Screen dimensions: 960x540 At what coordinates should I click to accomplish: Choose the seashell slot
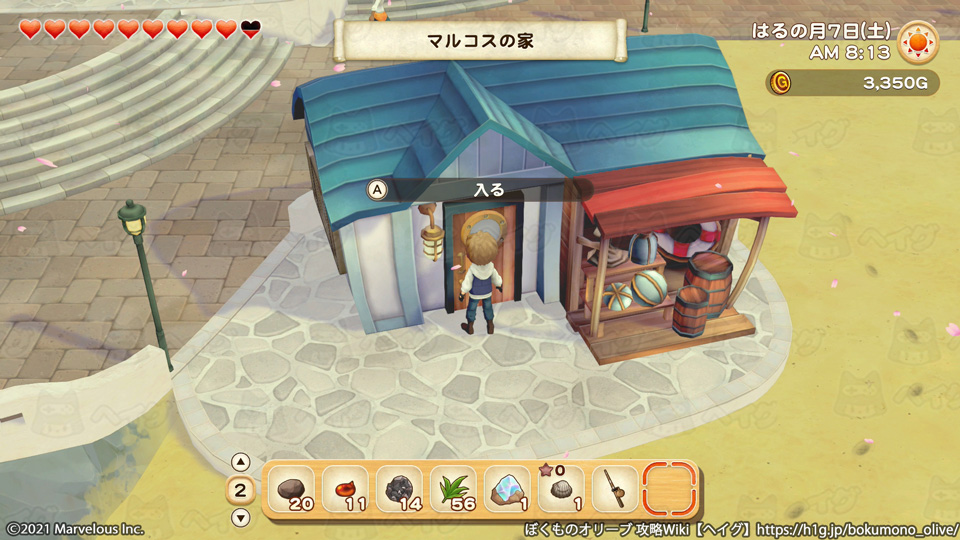pos(561,490)
